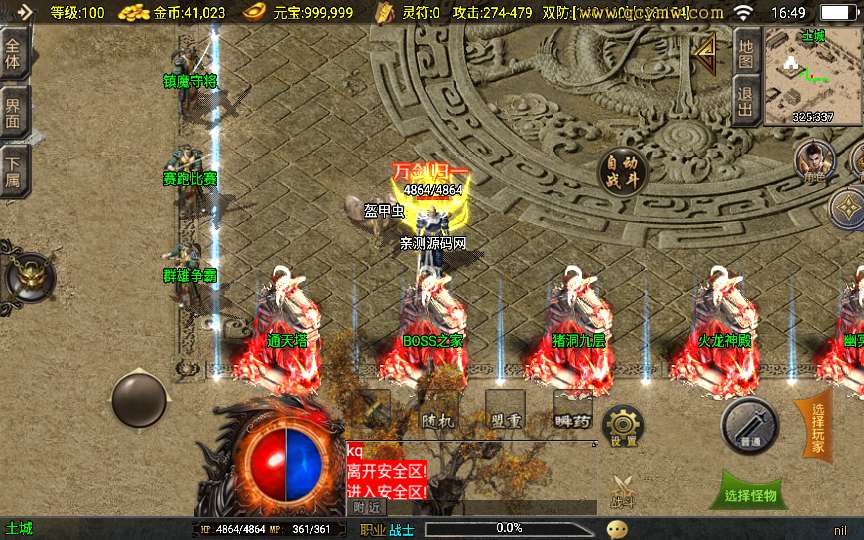
Task: Switch to the 下属 tab
Action: [13, 170]
